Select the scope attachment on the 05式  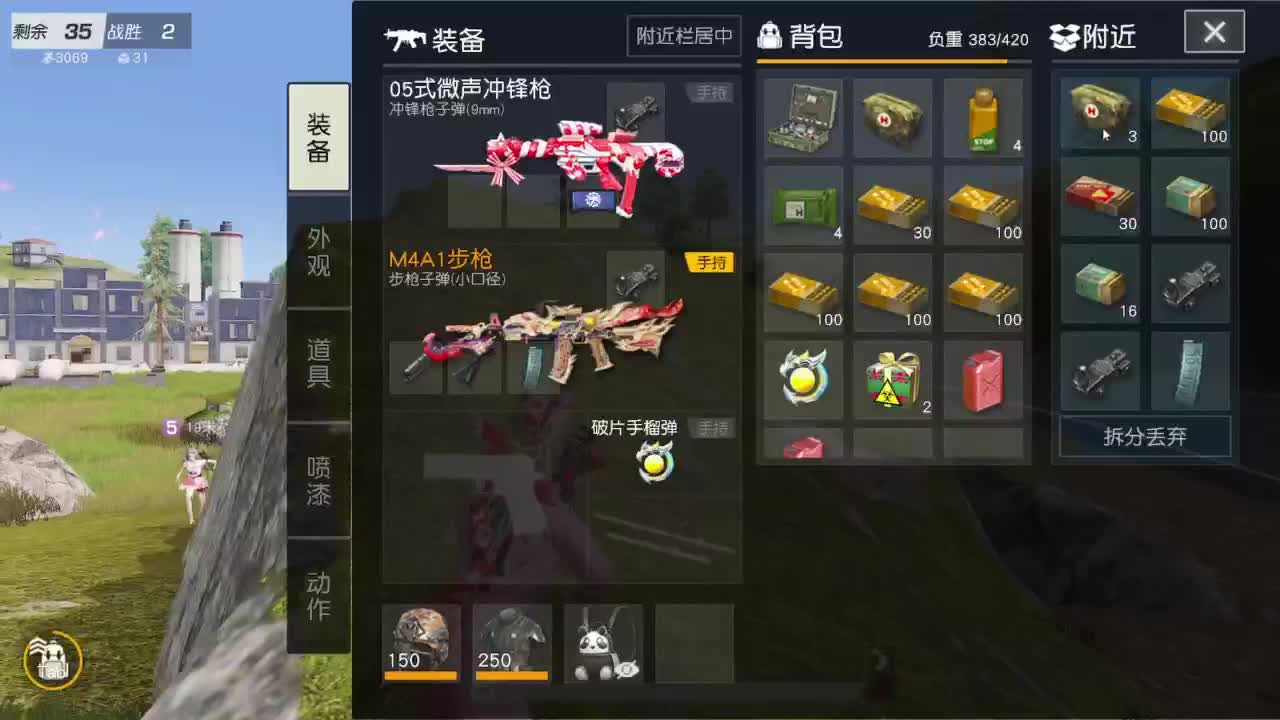point(636,110)
